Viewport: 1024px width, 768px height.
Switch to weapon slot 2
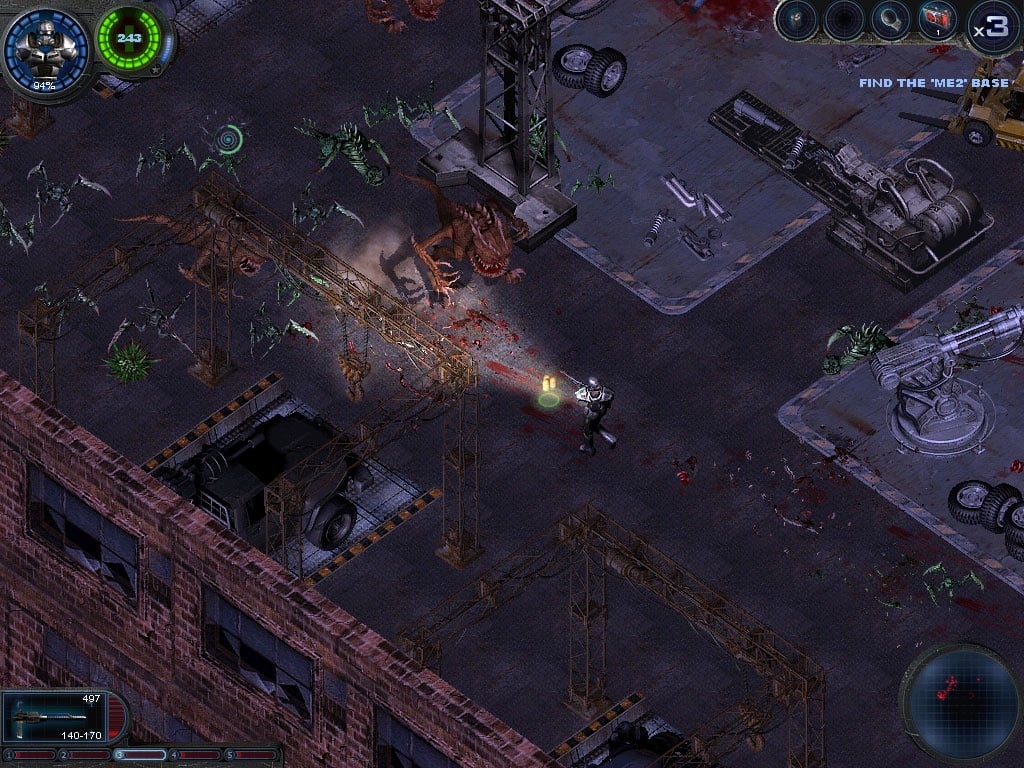tap(85, 755)
